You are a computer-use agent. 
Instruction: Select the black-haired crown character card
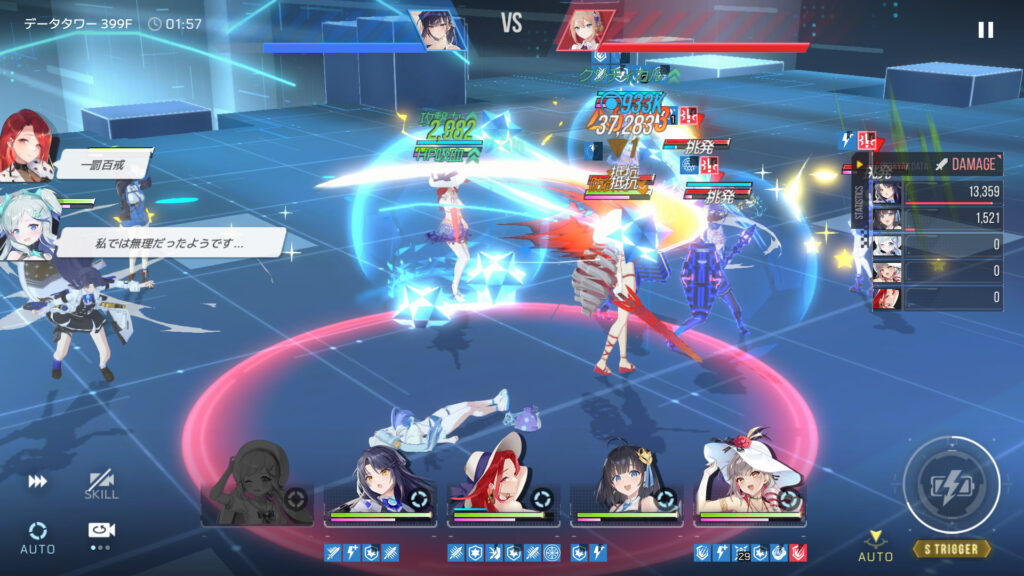(x=626, y=487)
